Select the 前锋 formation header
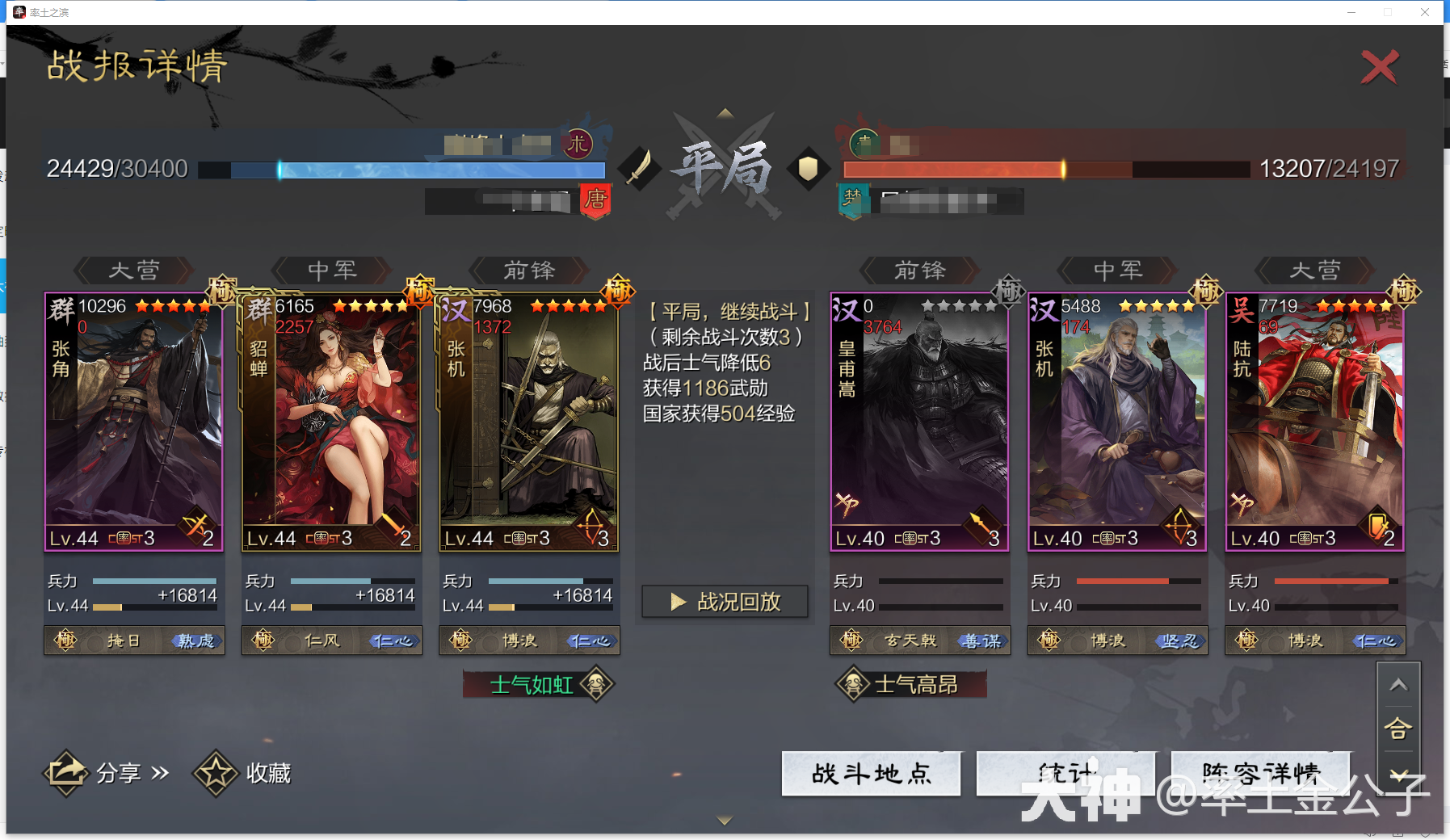 pos(527,271)
